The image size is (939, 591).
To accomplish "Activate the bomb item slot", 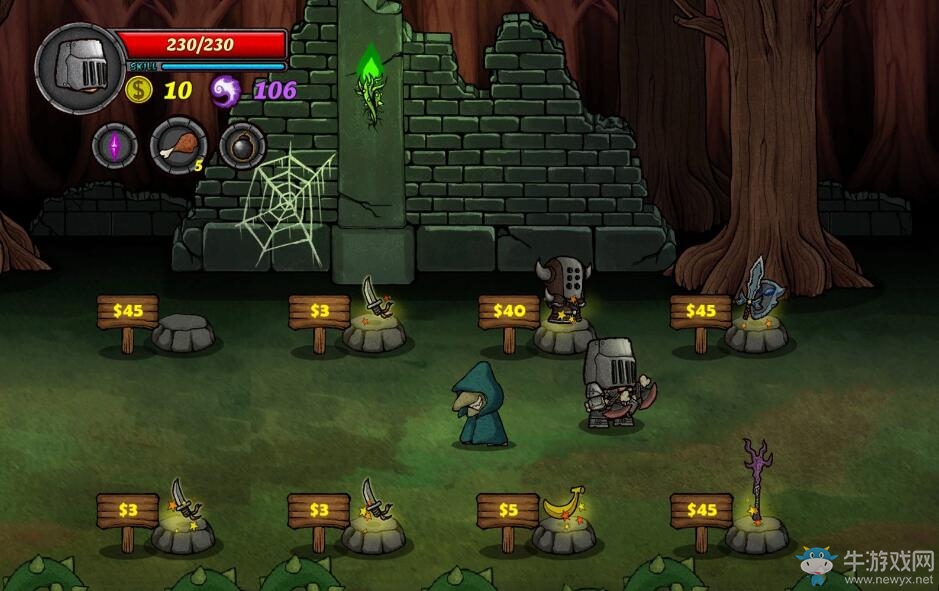I will click(x=242, y=146).
